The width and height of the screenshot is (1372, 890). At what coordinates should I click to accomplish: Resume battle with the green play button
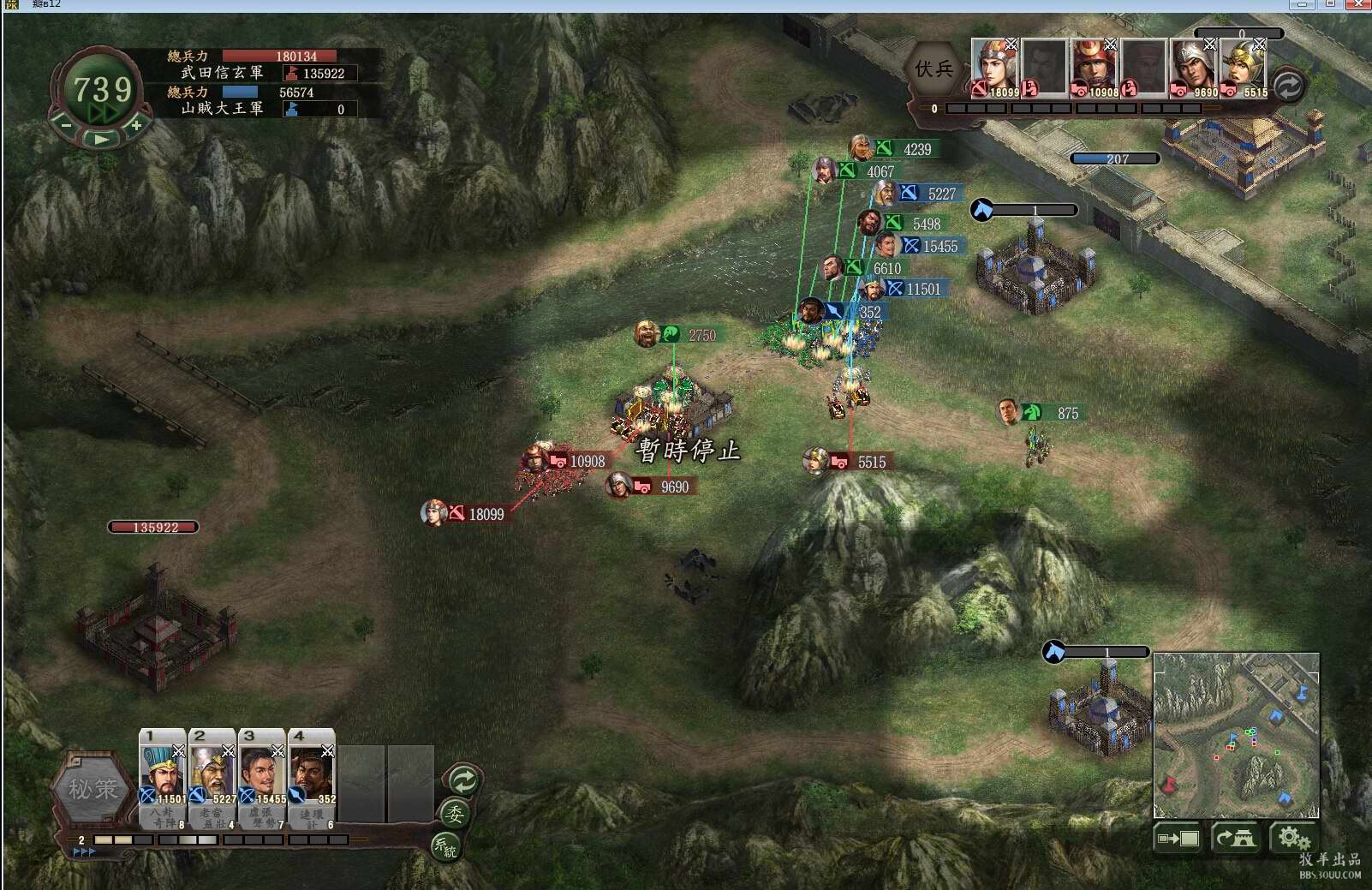click(x=101, y=139)
